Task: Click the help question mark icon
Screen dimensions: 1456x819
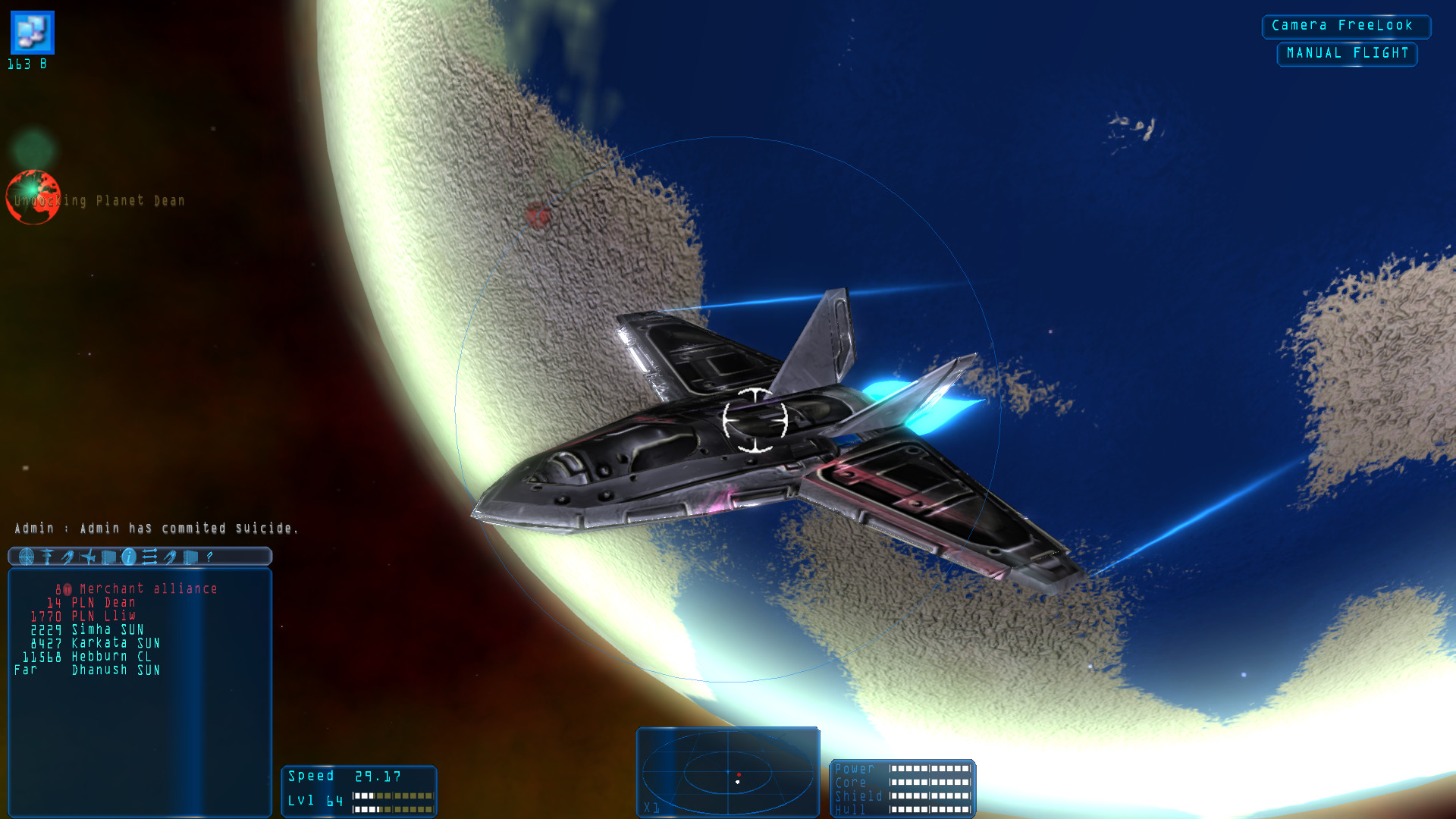Action: [x=209, y=557]
